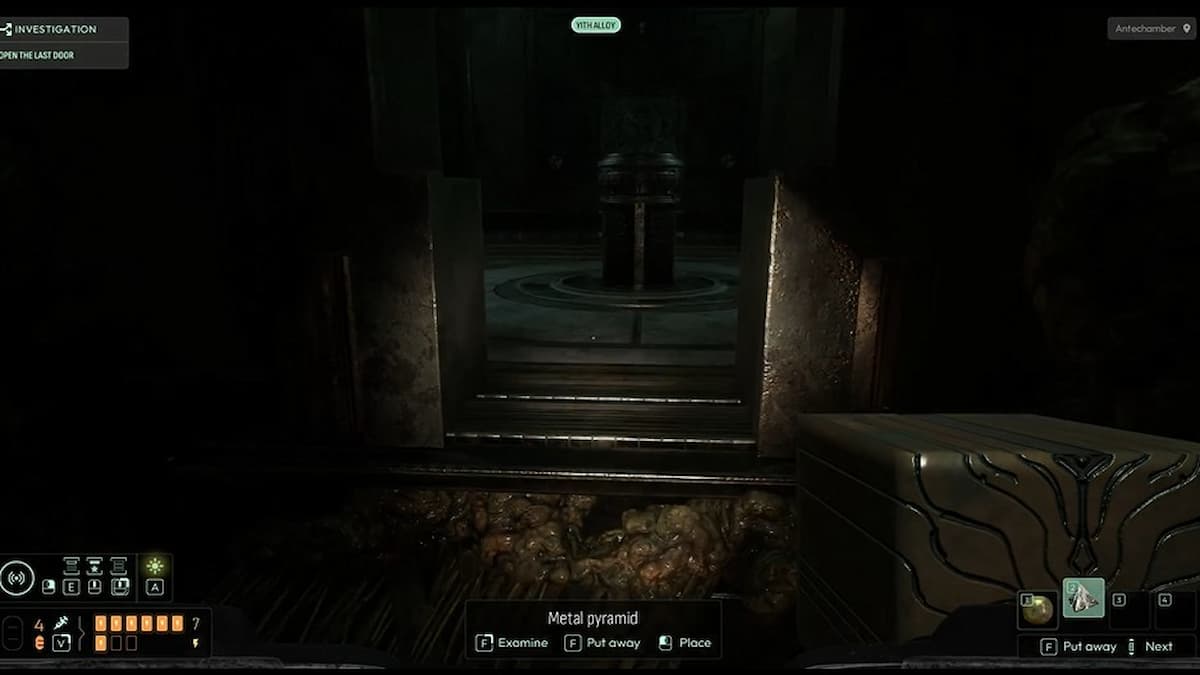Select the highlighted metal pyramid slot

pyautogui.click(x=1083, y=599)
